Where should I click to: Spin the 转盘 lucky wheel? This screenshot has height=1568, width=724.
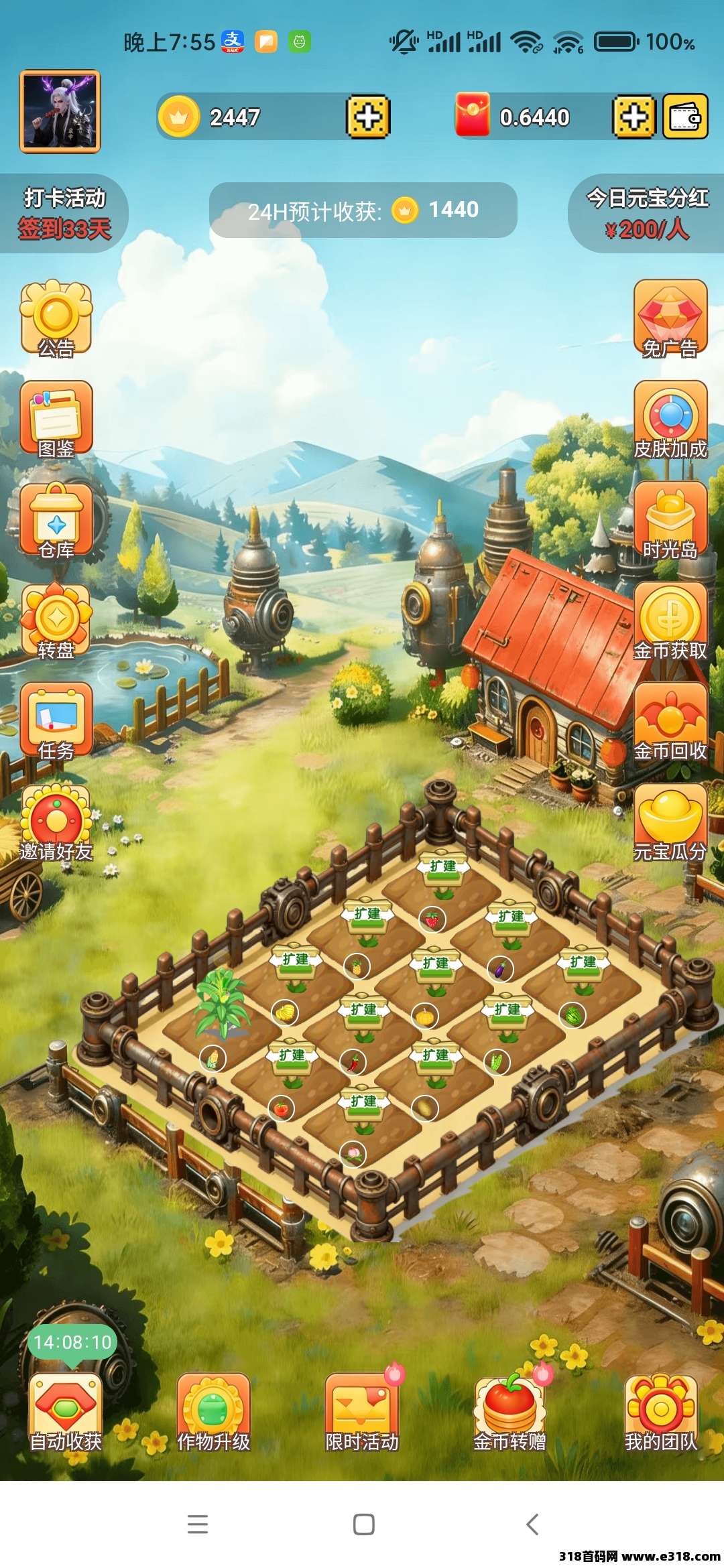[56, 621]
